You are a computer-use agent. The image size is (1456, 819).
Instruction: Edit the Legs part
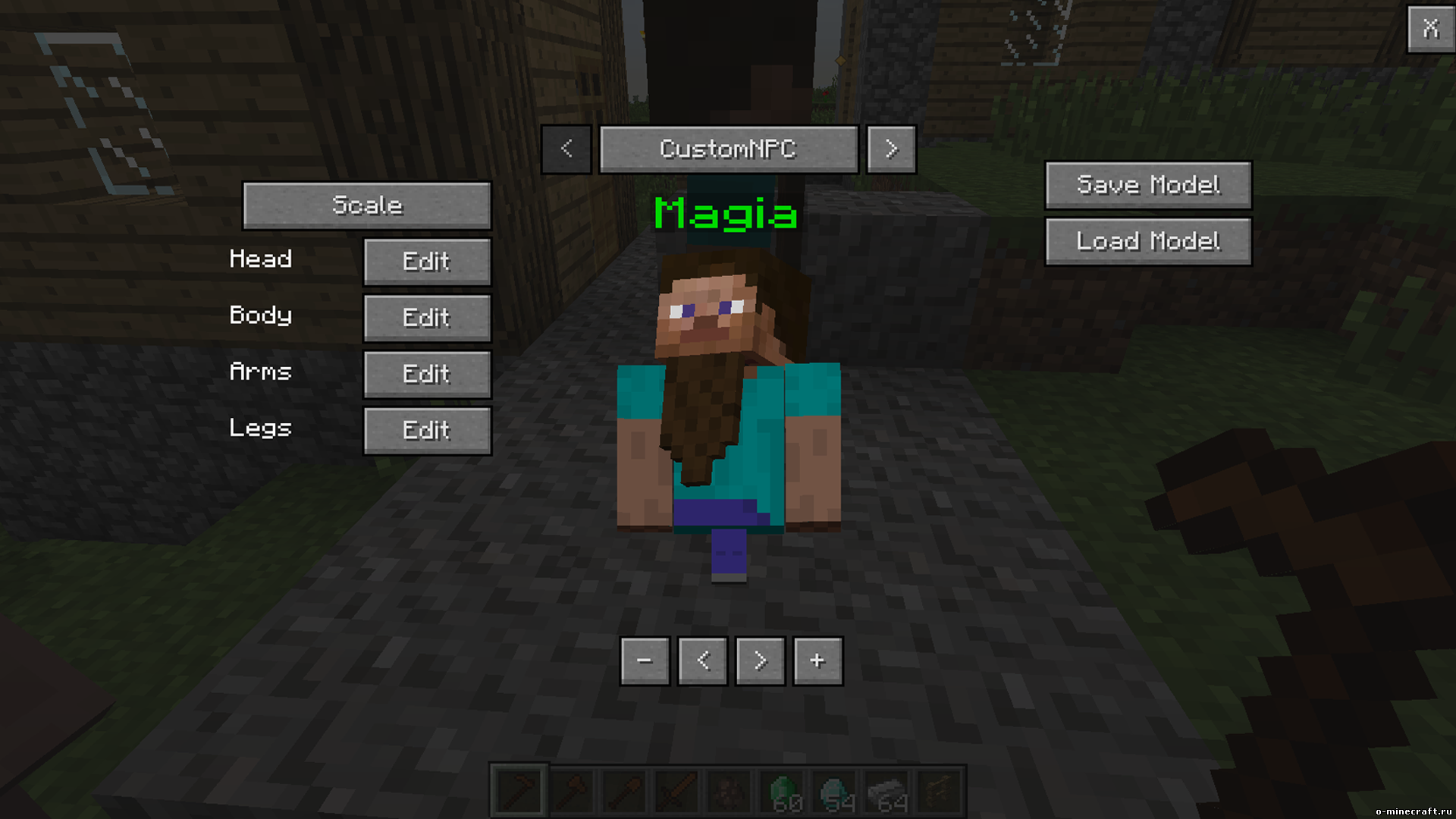427,430
